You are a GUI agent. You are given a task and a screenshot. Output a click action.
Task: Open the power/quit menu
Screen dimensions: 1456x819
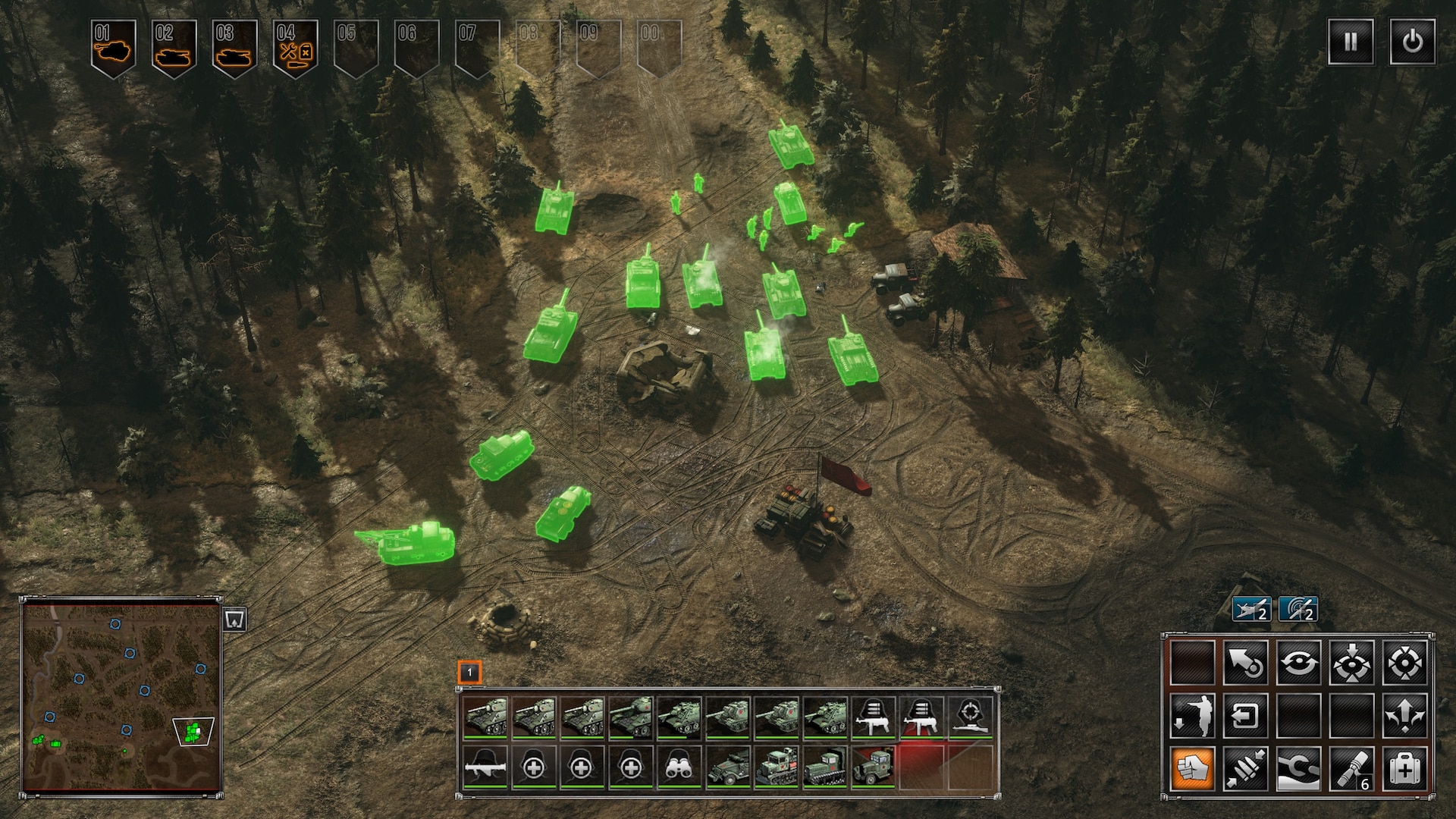[x=1412, y=41]
